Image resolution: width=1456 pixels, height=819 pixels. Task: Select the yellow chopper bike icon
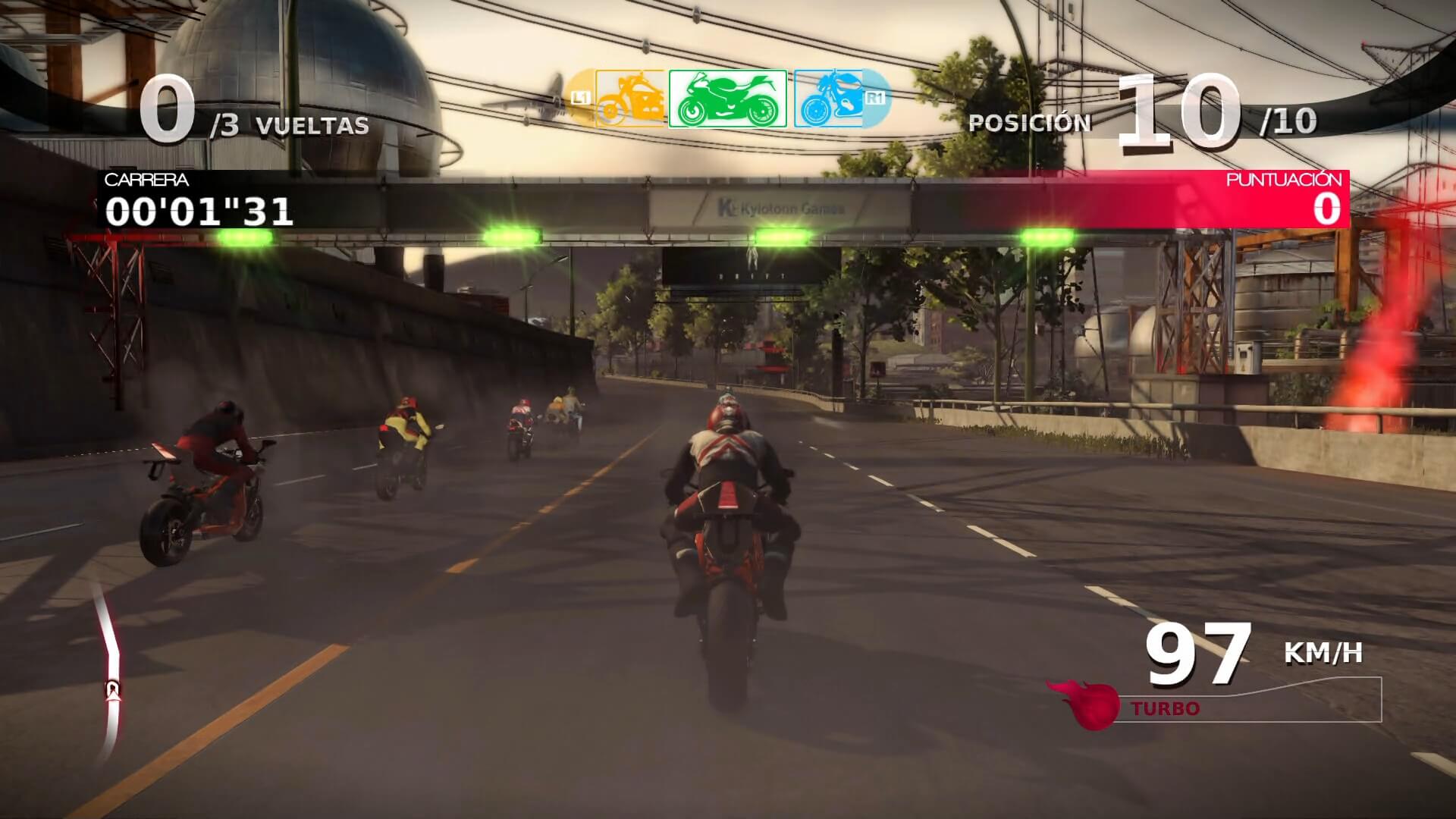(x=629, y=99)
